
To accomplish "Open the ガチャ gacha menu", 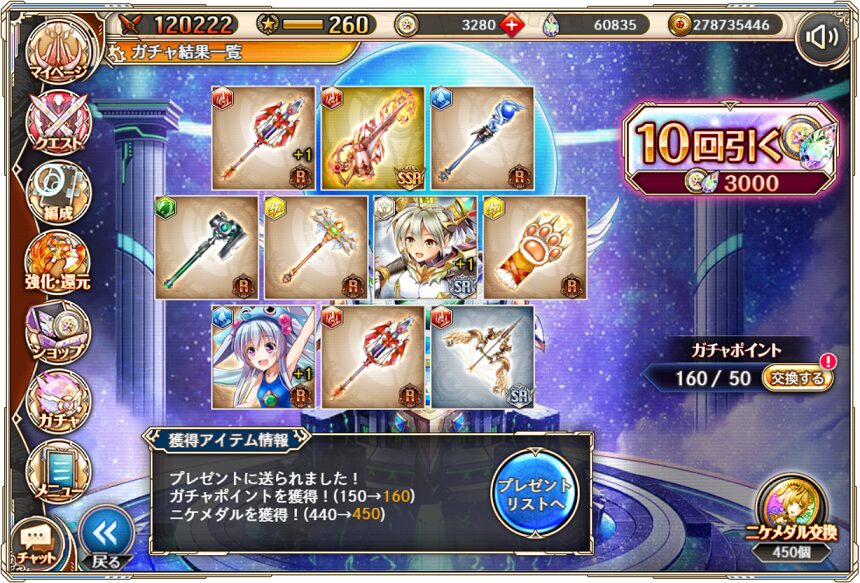I will pos(57,399).
